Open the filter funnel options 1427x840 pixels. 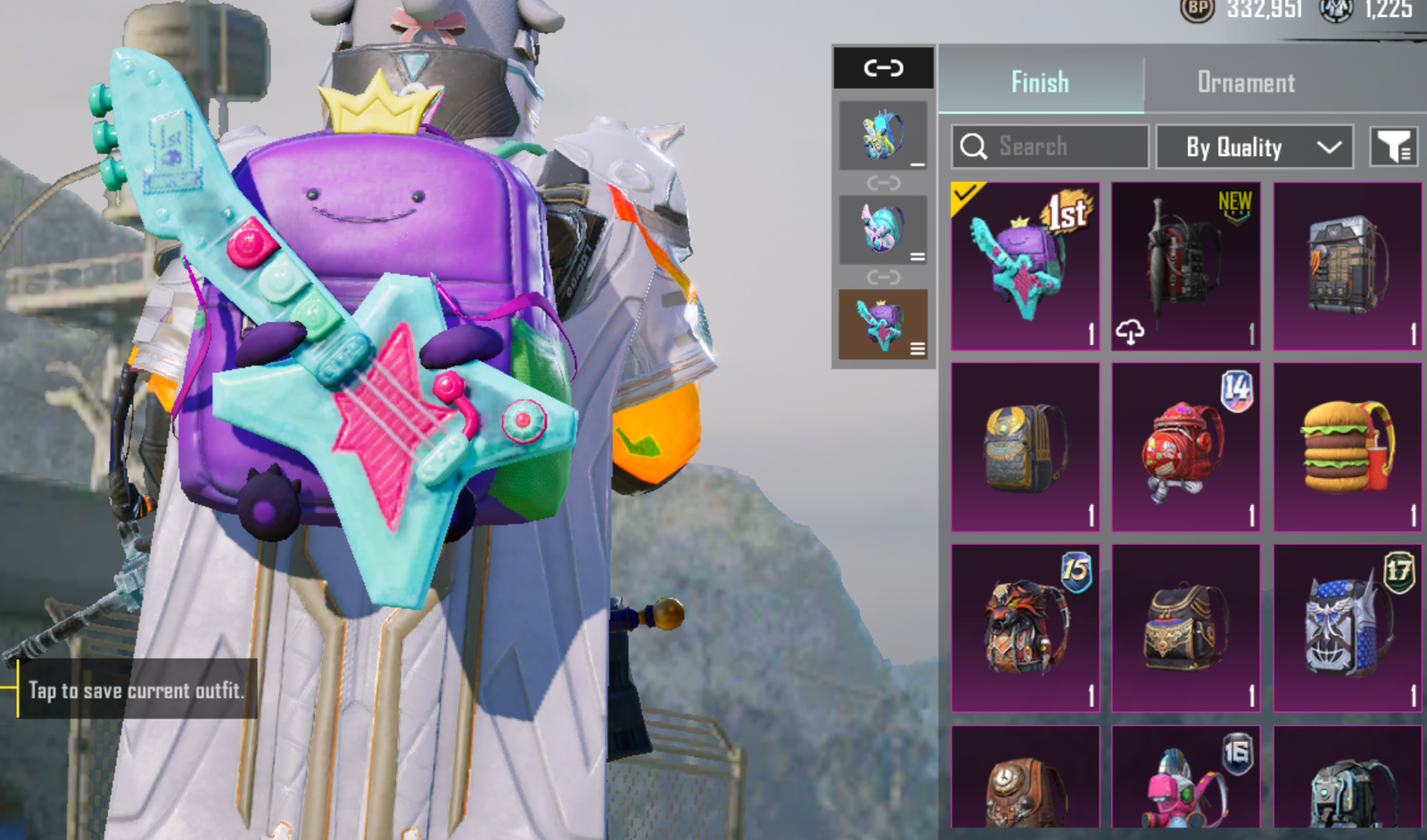[x=1393, y=146]
